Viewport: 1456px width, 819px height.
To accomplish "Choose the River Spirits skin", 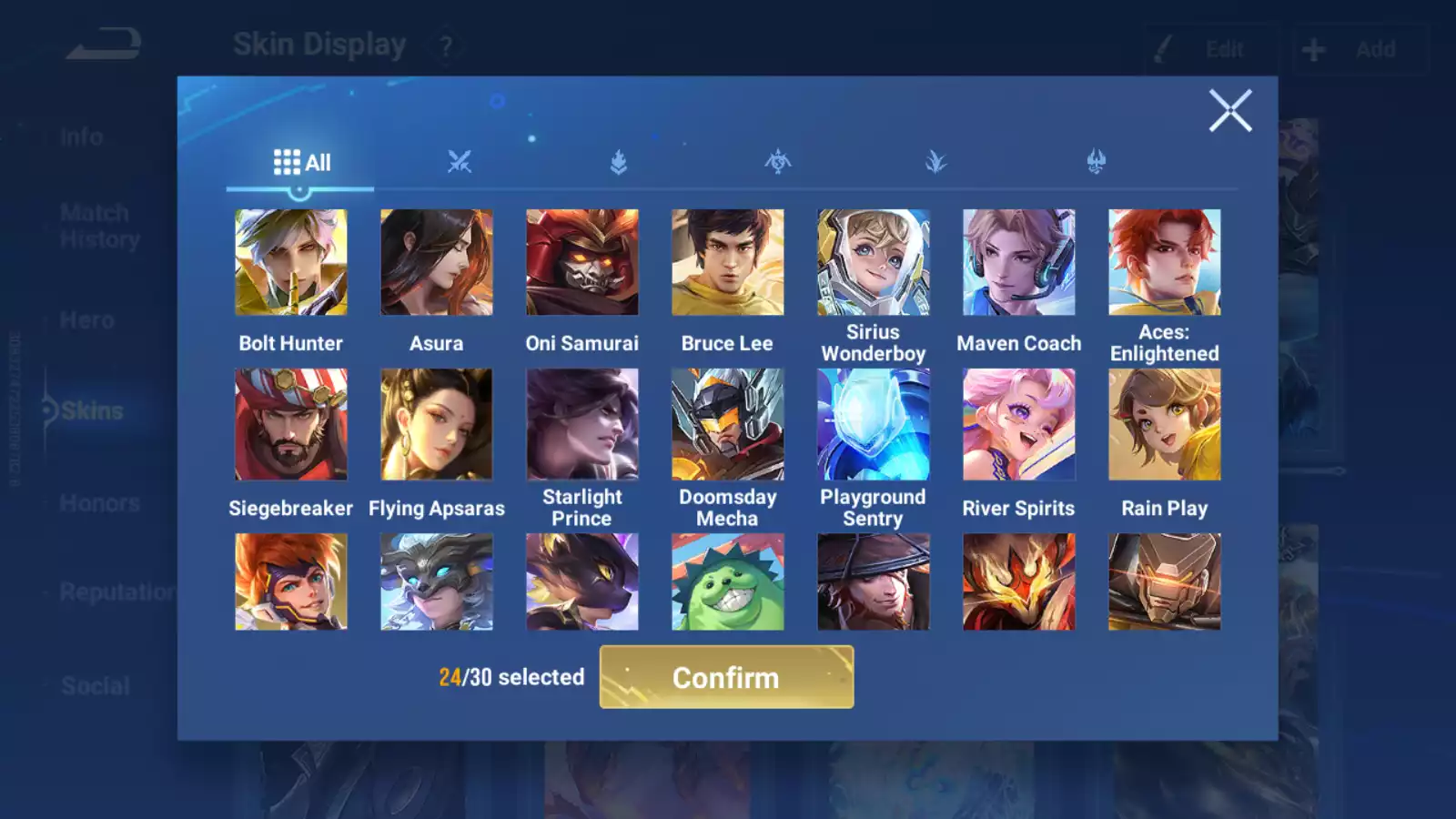I will [1018, 424].
